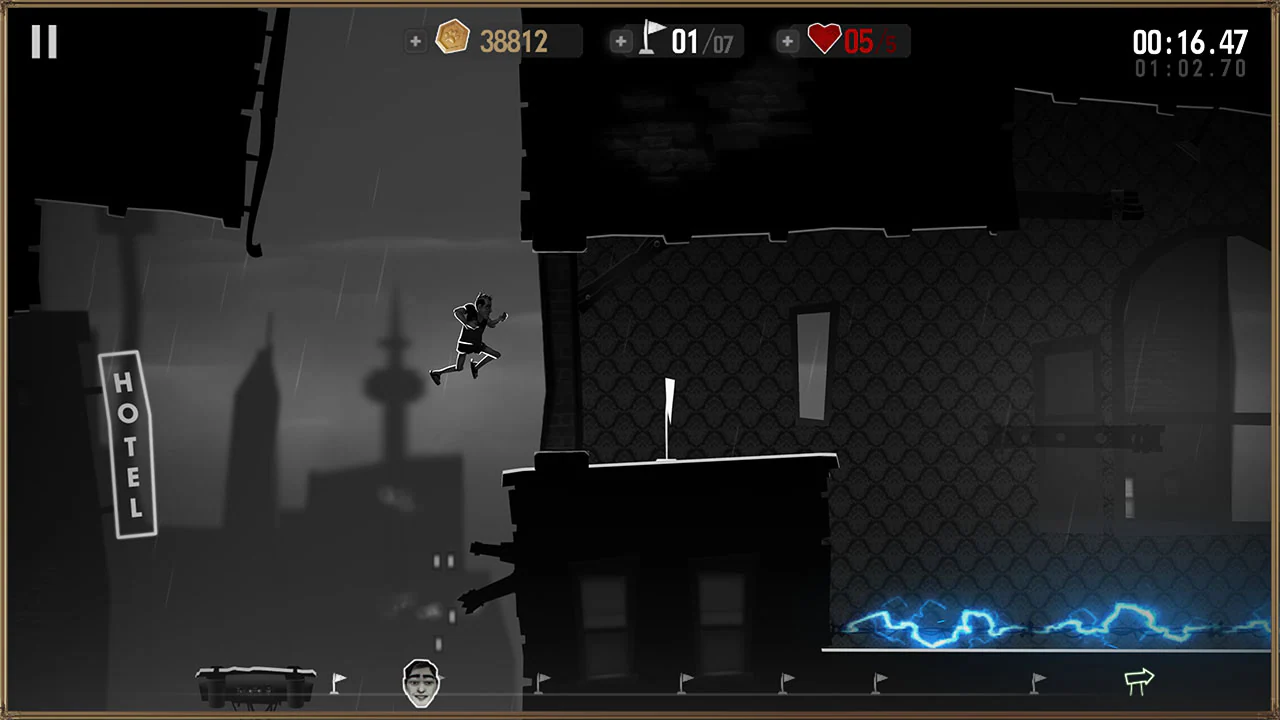Click the best time 01:02.70 display
This screenshot has width=1280, height=720.
pyautogui.click(x=1190, y=68)
